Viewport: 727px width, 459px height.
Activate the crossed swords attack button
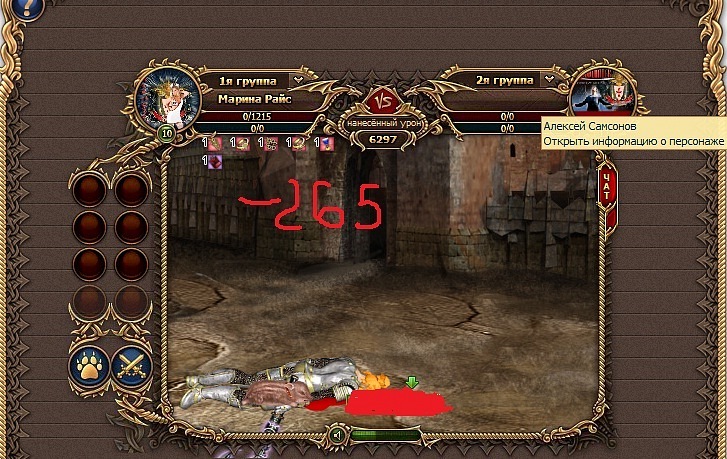coord(131,366)
